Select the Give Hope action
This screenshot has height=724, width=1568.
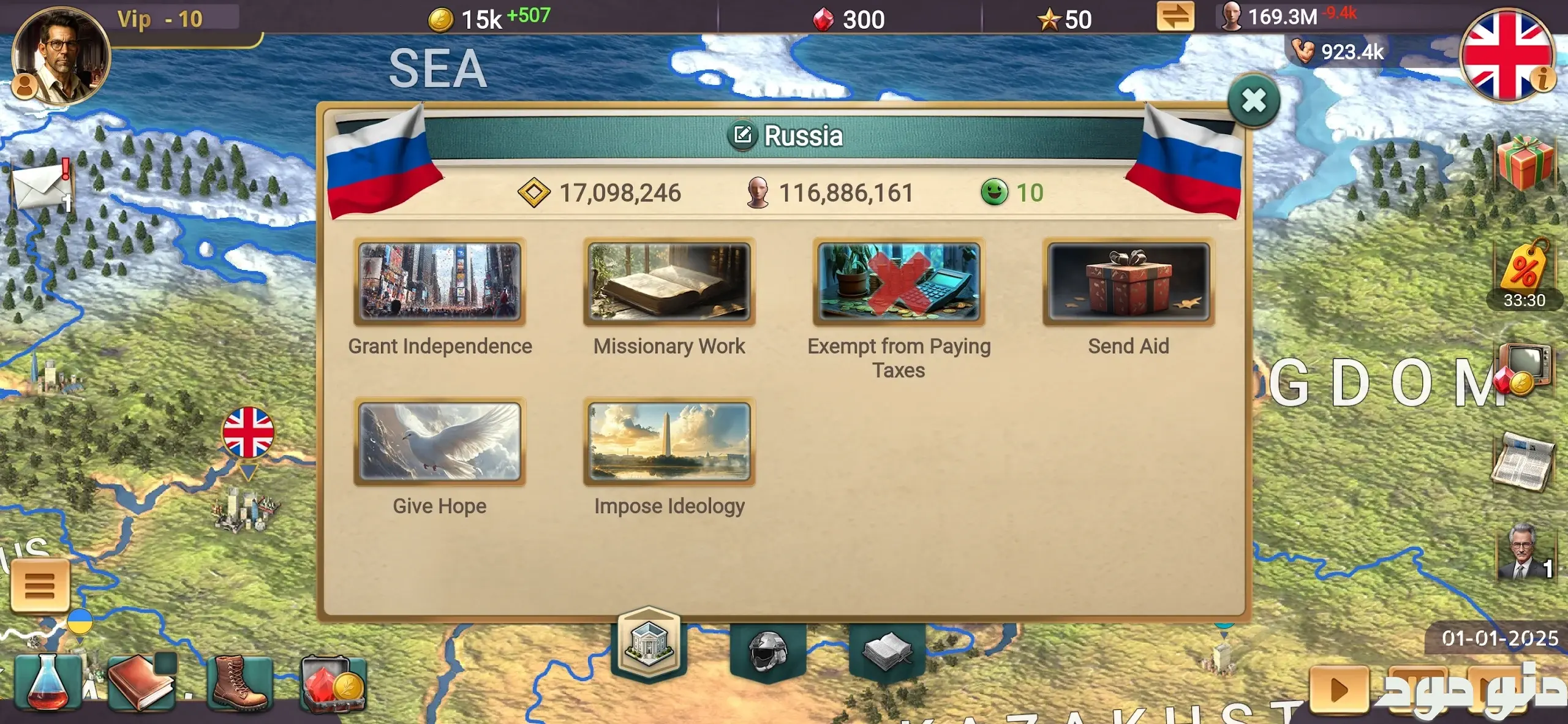(x=440, y=442)
